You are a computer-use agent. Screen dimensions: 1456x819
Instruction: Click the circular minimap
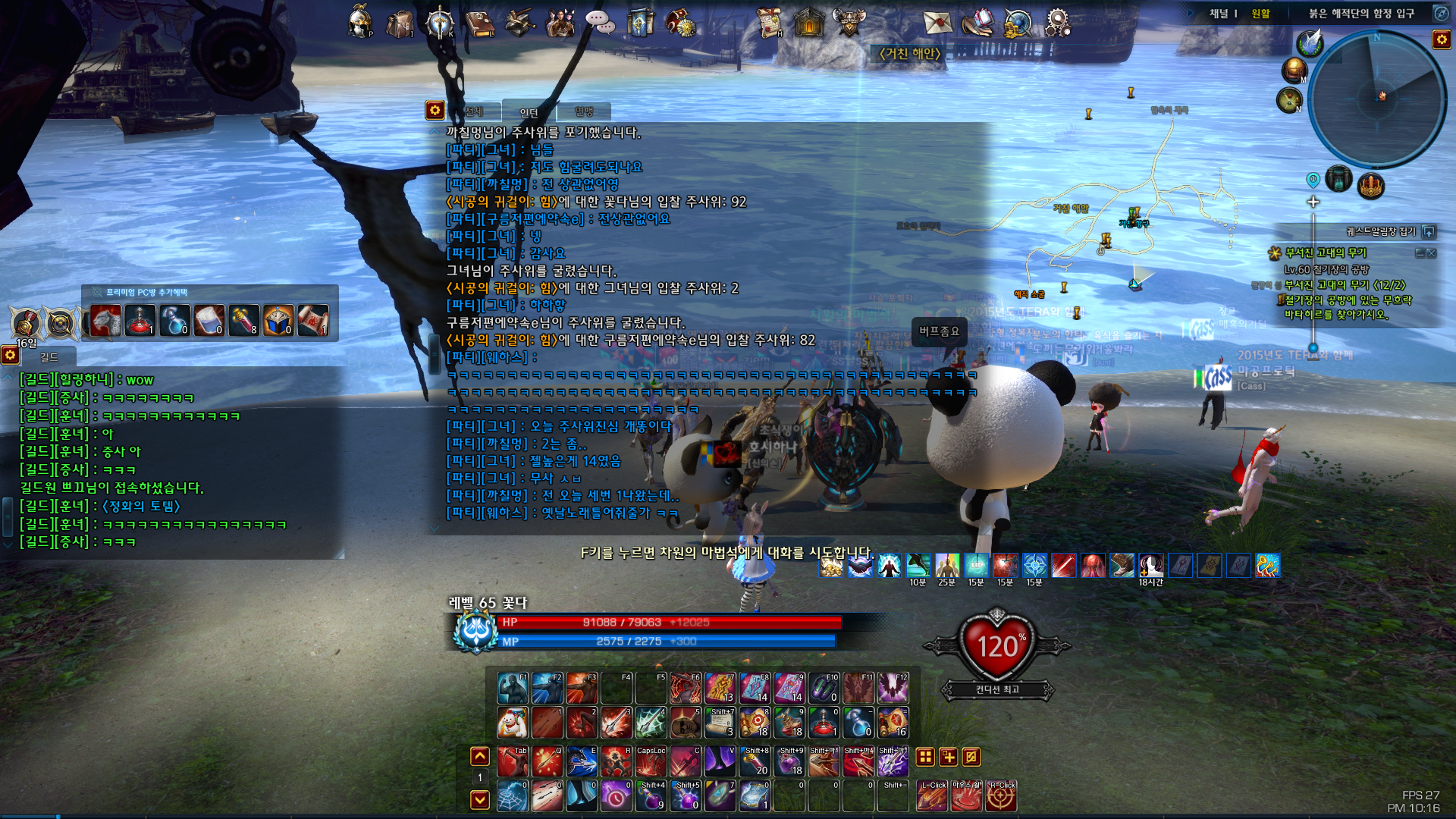(x=1376, y=99)
